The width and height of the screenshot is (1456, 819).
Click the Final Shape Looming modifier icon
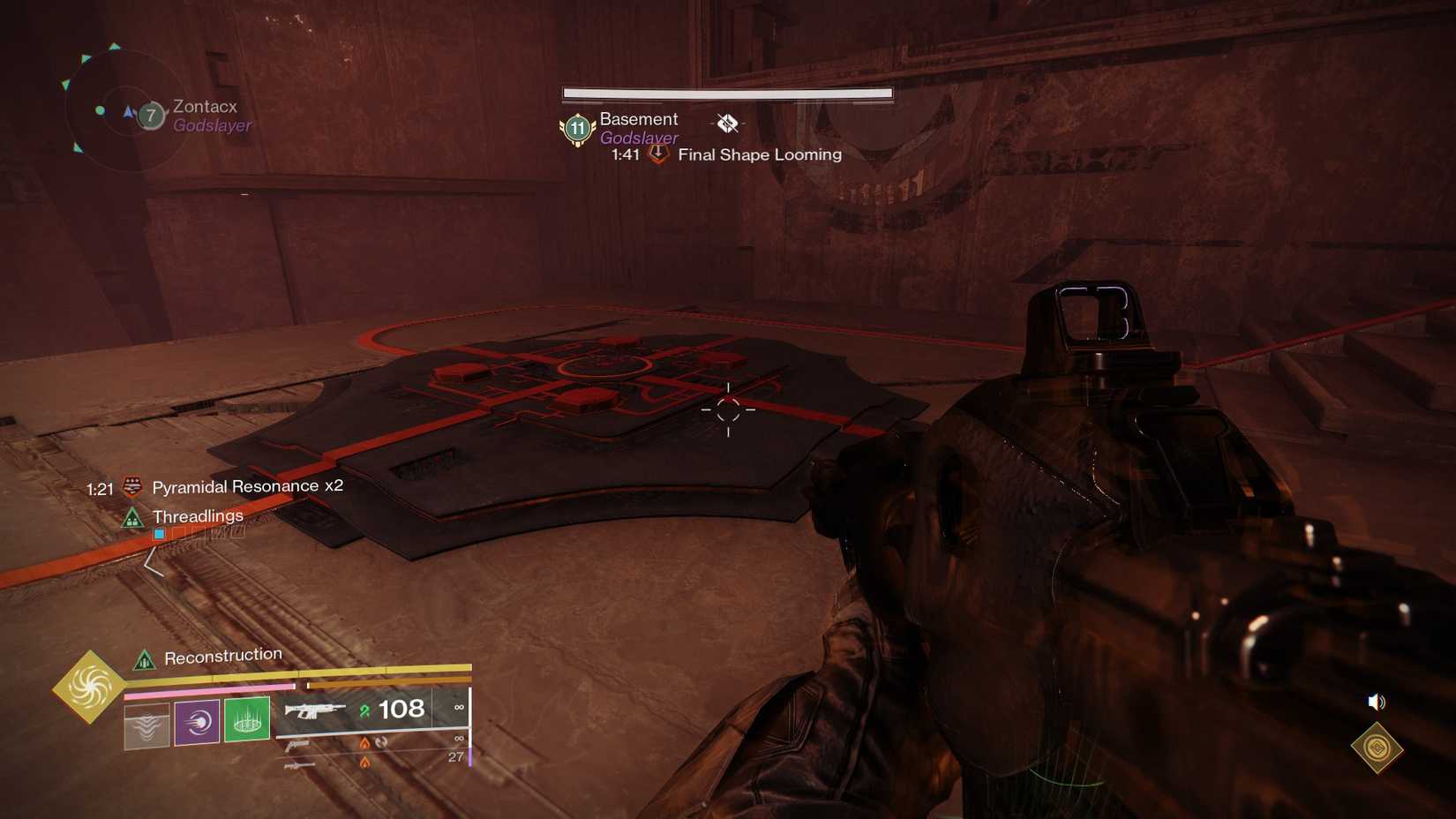[x=657, y=153]
